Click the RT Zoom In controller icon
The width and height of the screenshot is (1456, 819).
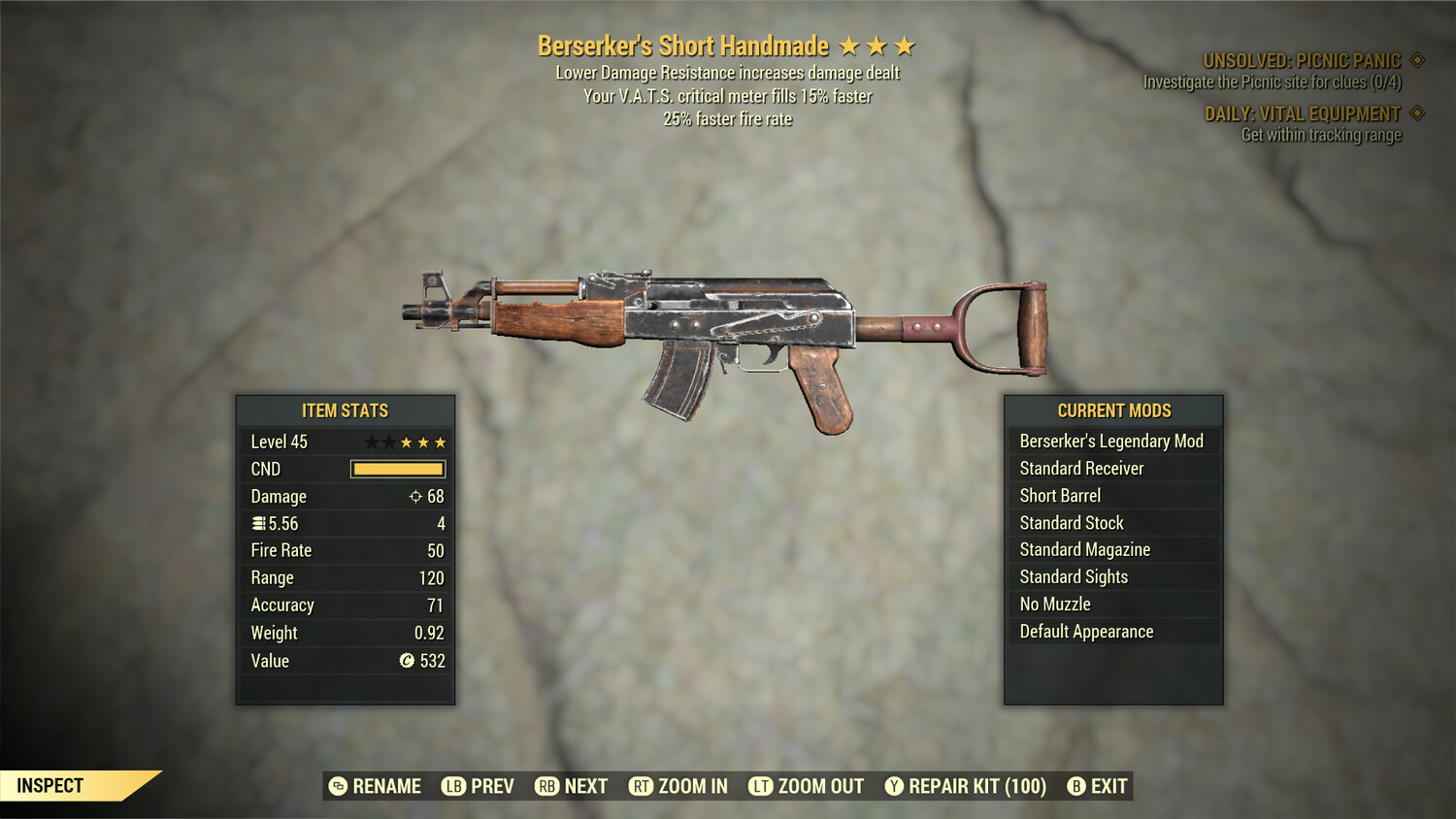642,786
